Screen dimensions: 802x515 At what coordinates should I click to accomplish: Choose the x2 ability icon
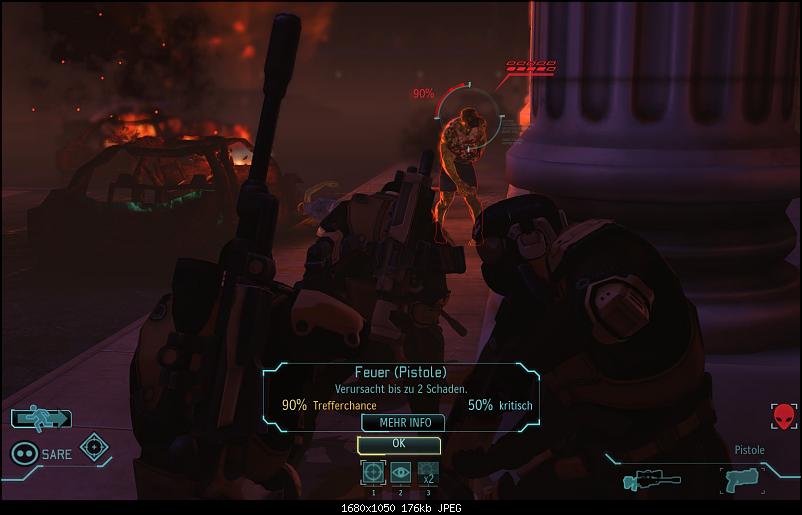tap(427, 473)
